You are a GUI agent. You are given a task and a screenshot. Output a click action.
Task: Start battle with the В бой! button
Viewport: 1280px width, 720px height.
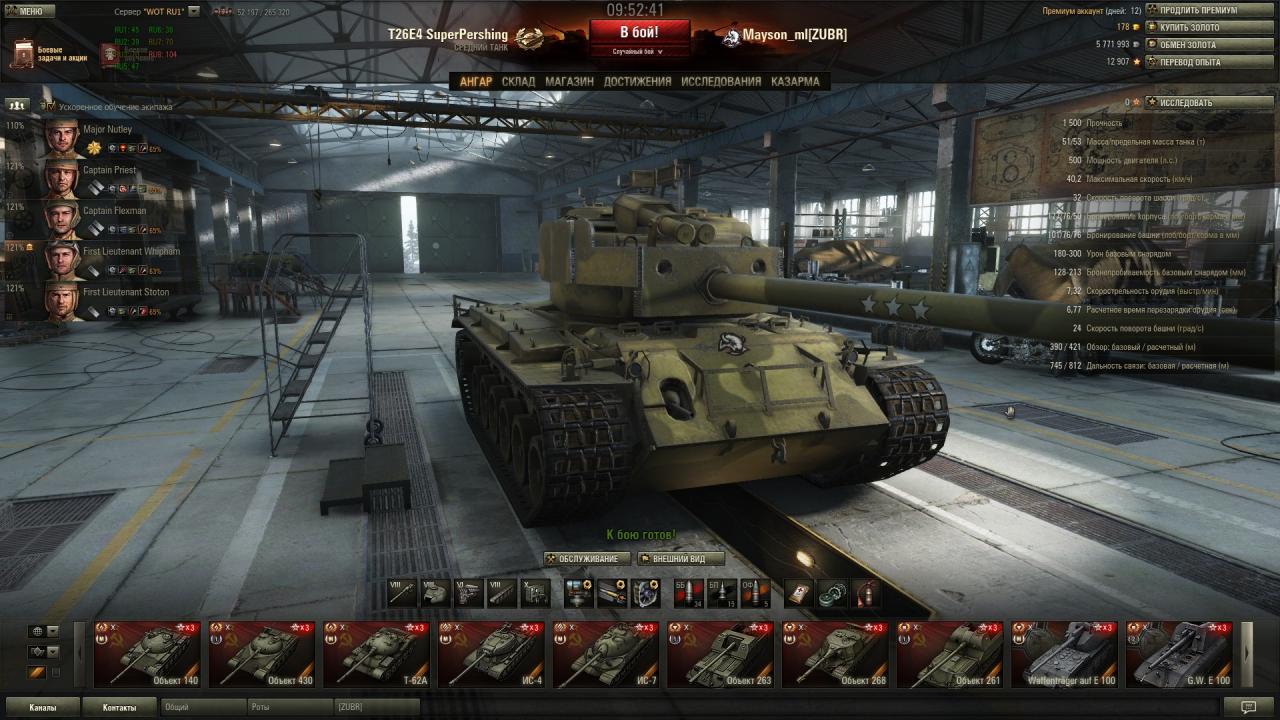639,32
